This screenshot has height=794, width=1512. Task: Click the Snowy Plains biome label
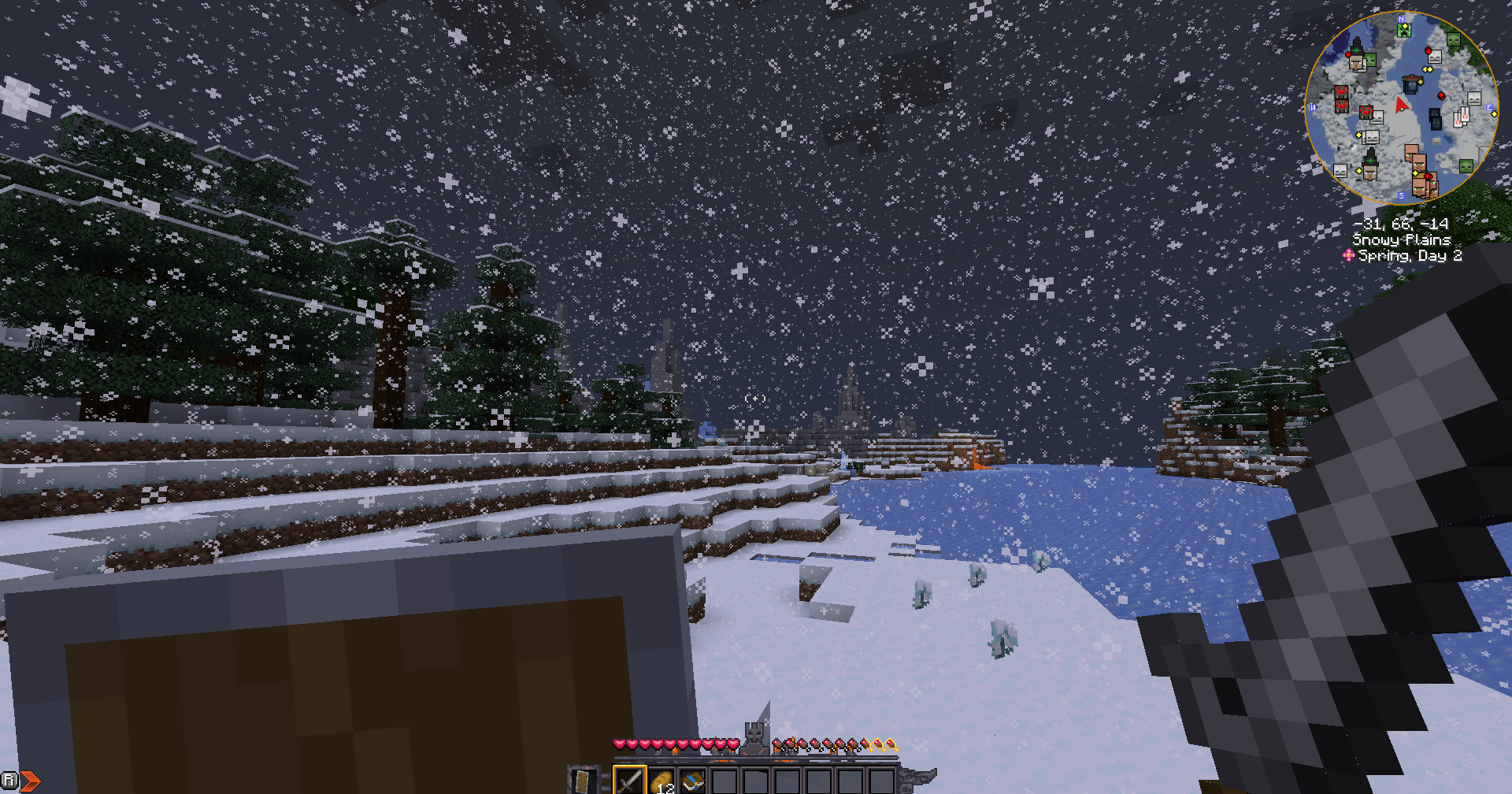click(x=1403, y=239)
